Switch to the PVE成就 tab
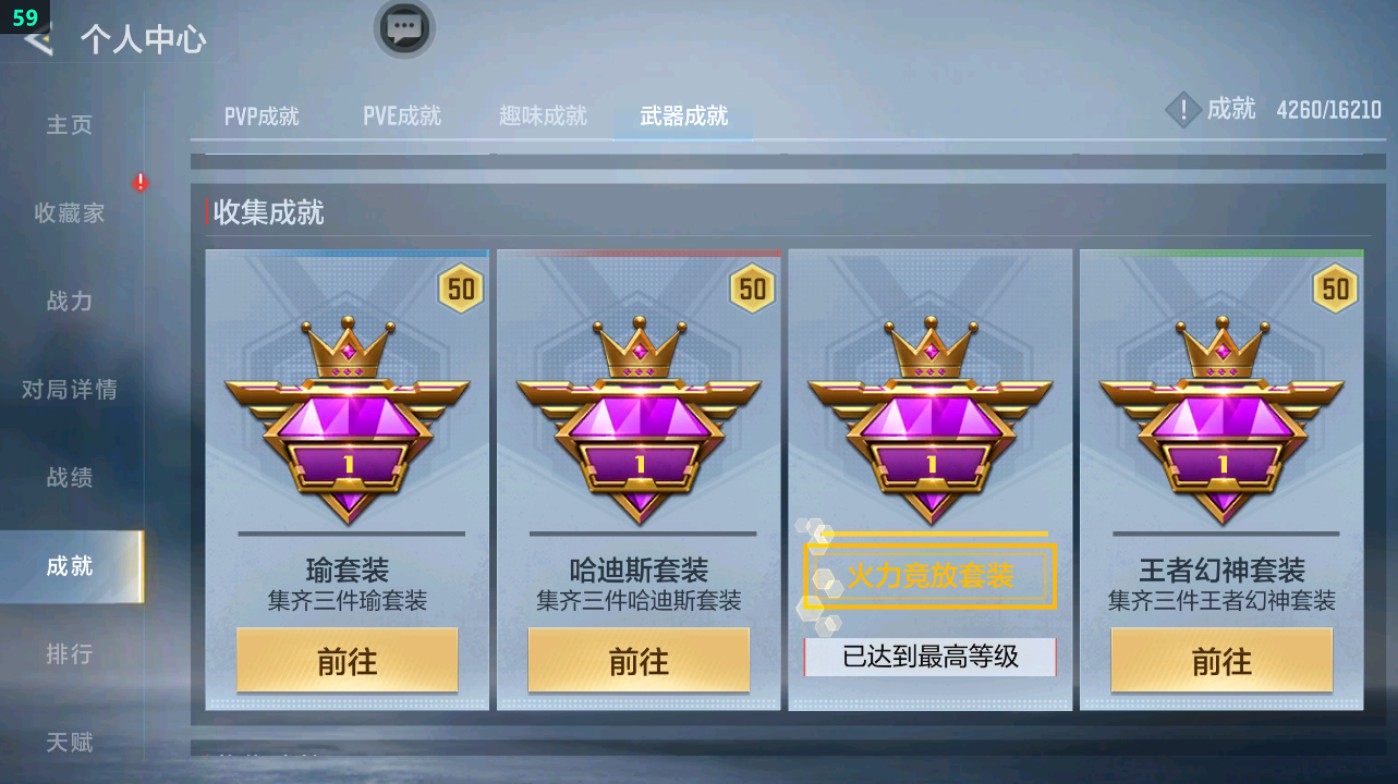Image resolution: width=1398 pixels, height=784 pixels. (x=403, y=115)
